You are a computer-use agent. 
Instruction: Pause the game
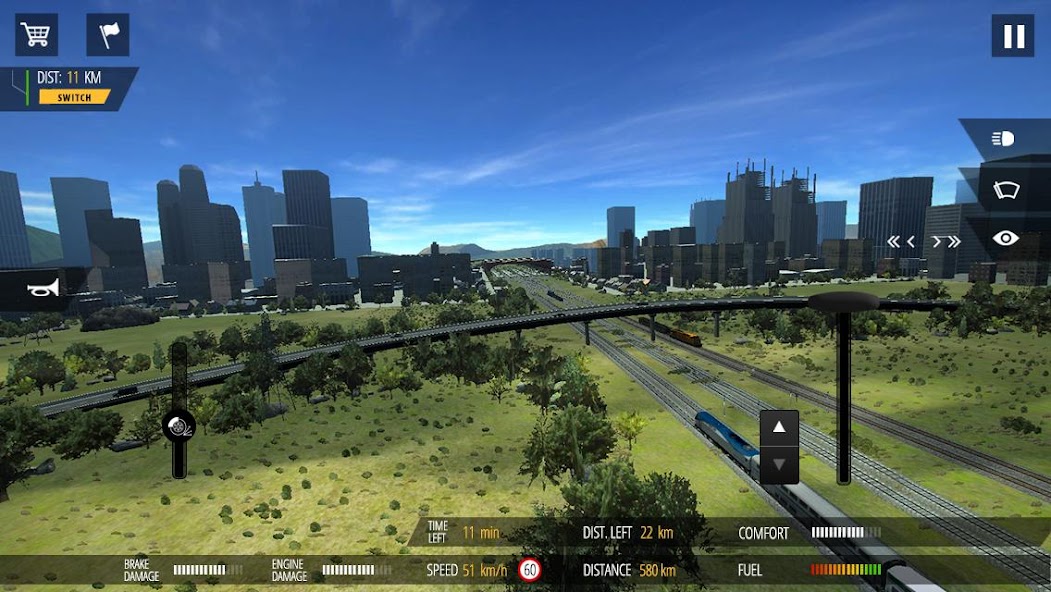pos(1013,36)
